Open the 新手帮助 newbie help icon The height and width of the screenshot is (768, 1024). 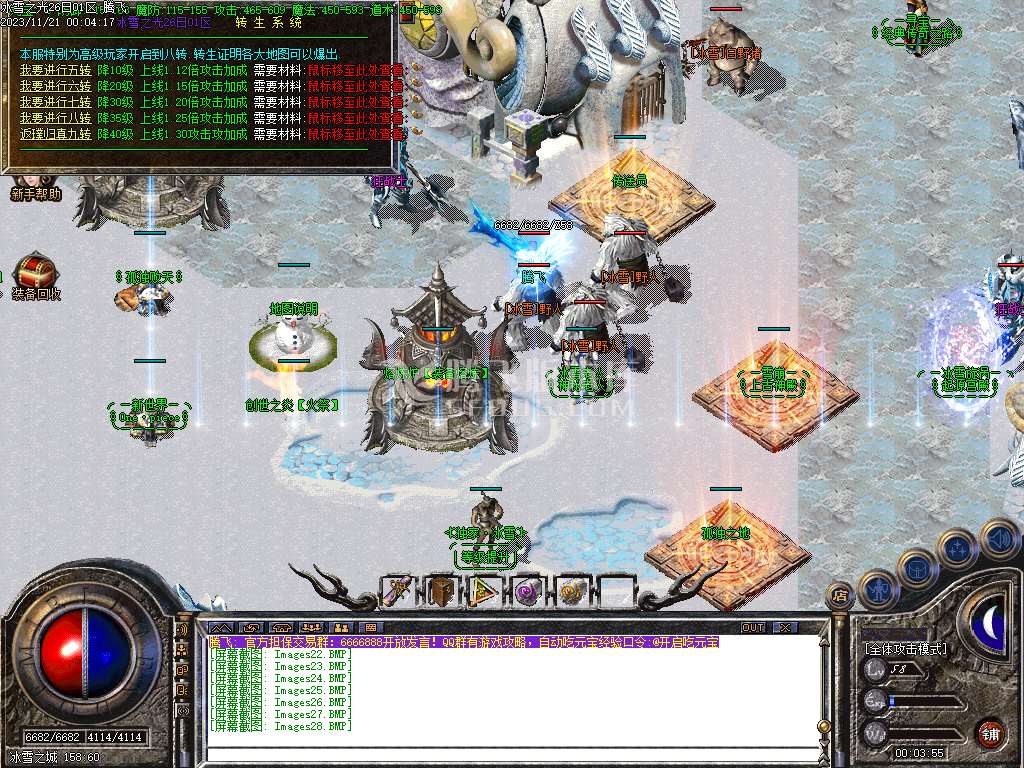pos(36,193)
